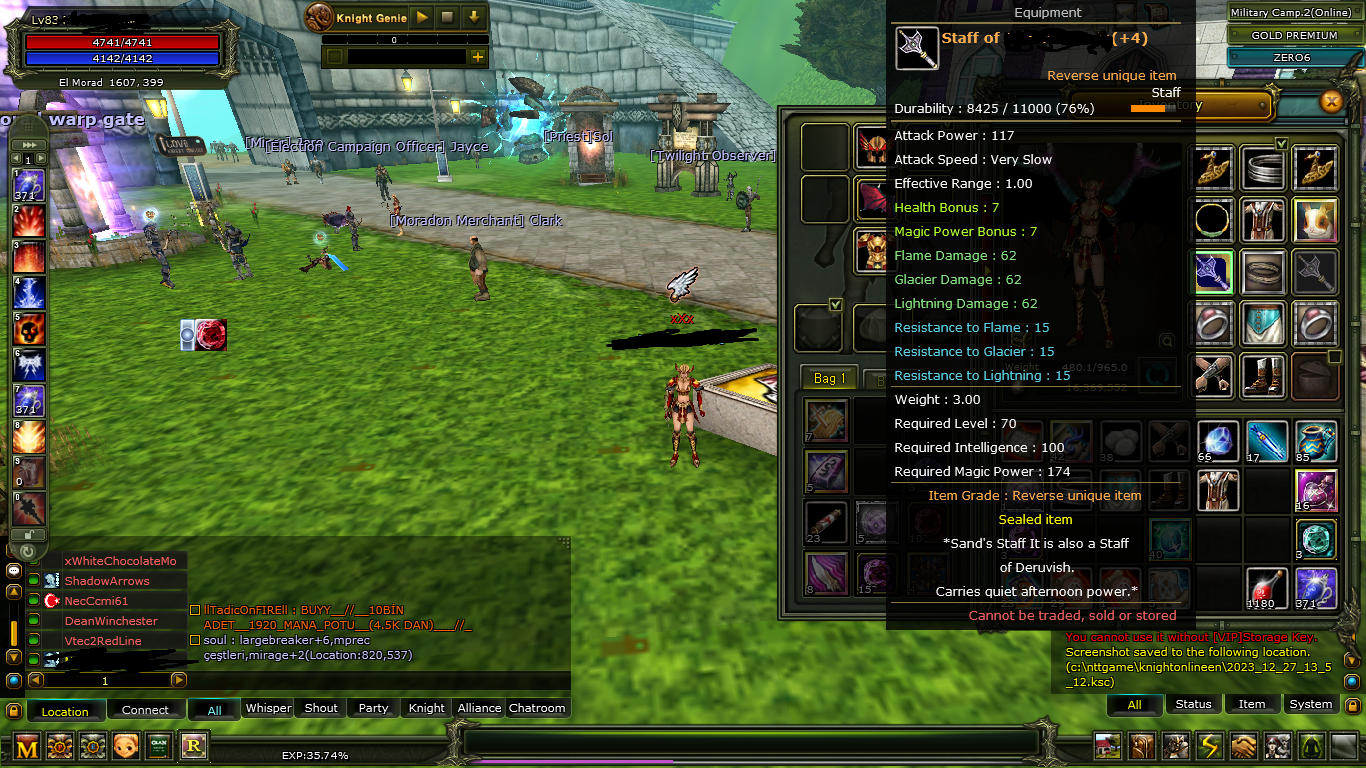
Task: Open the trade handshake icon
Action: pos(1243,745)
